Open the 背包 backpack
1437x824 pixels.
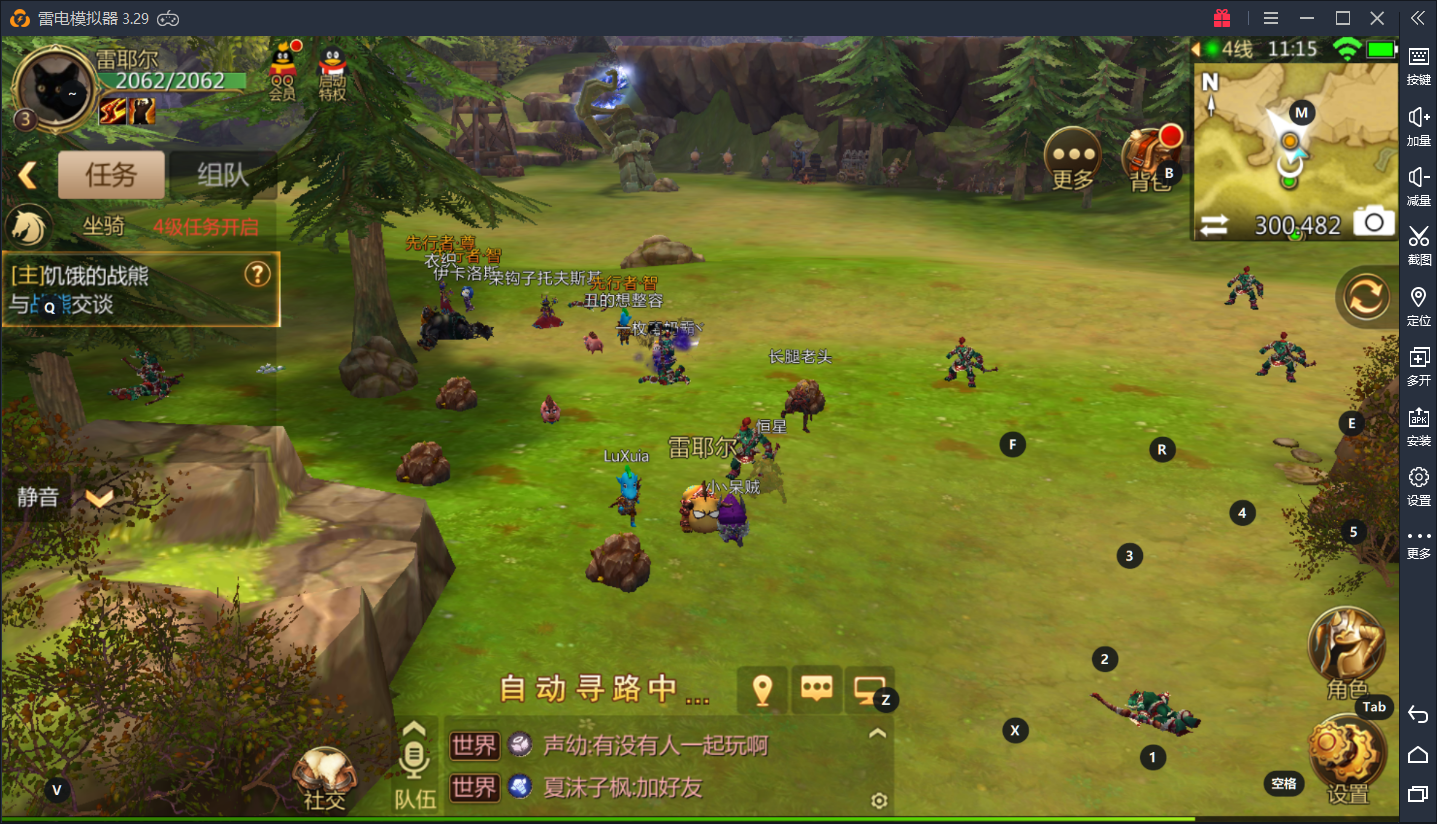coord(1148,159)
